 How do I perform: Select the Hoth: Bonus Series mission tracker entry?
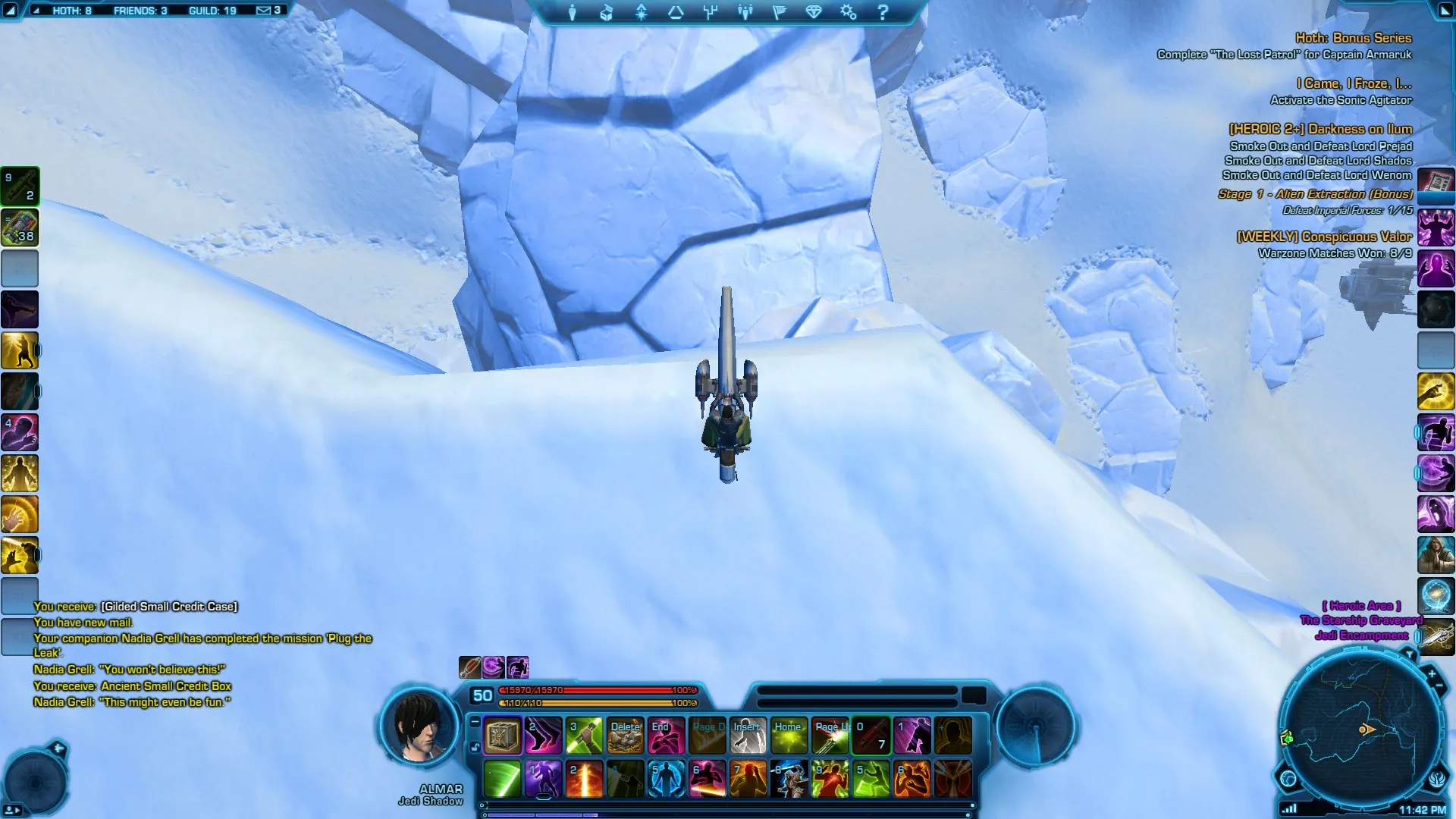tap(1353, 38)
